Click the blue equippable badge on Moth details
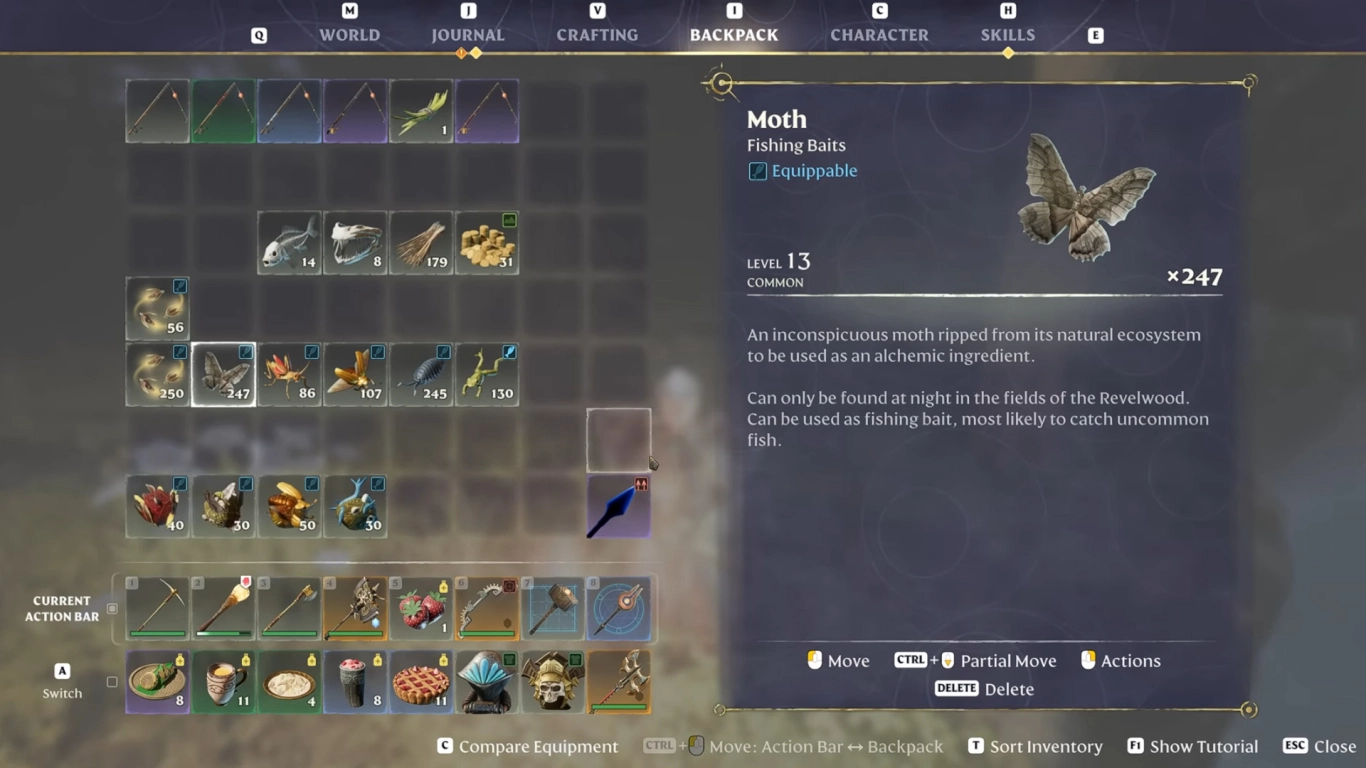1366x768 pixels. pos(757,170)
